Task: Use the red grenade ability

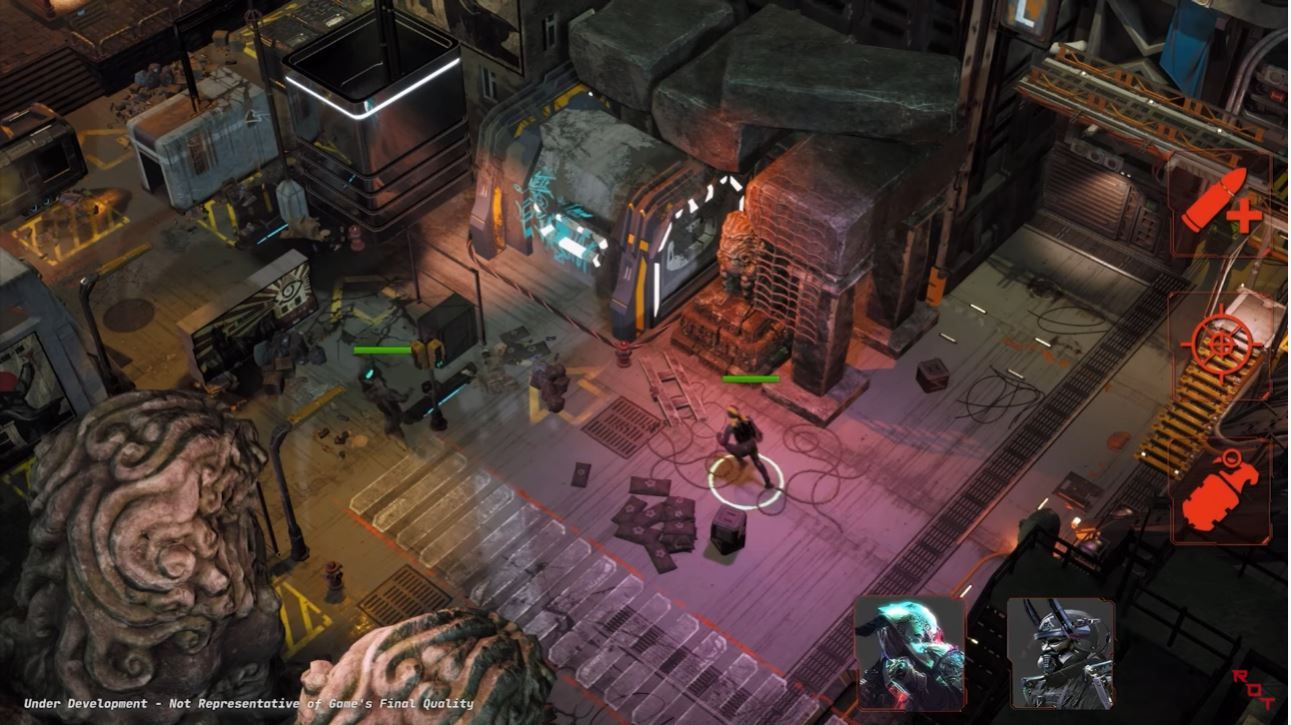Action: 1220,493
